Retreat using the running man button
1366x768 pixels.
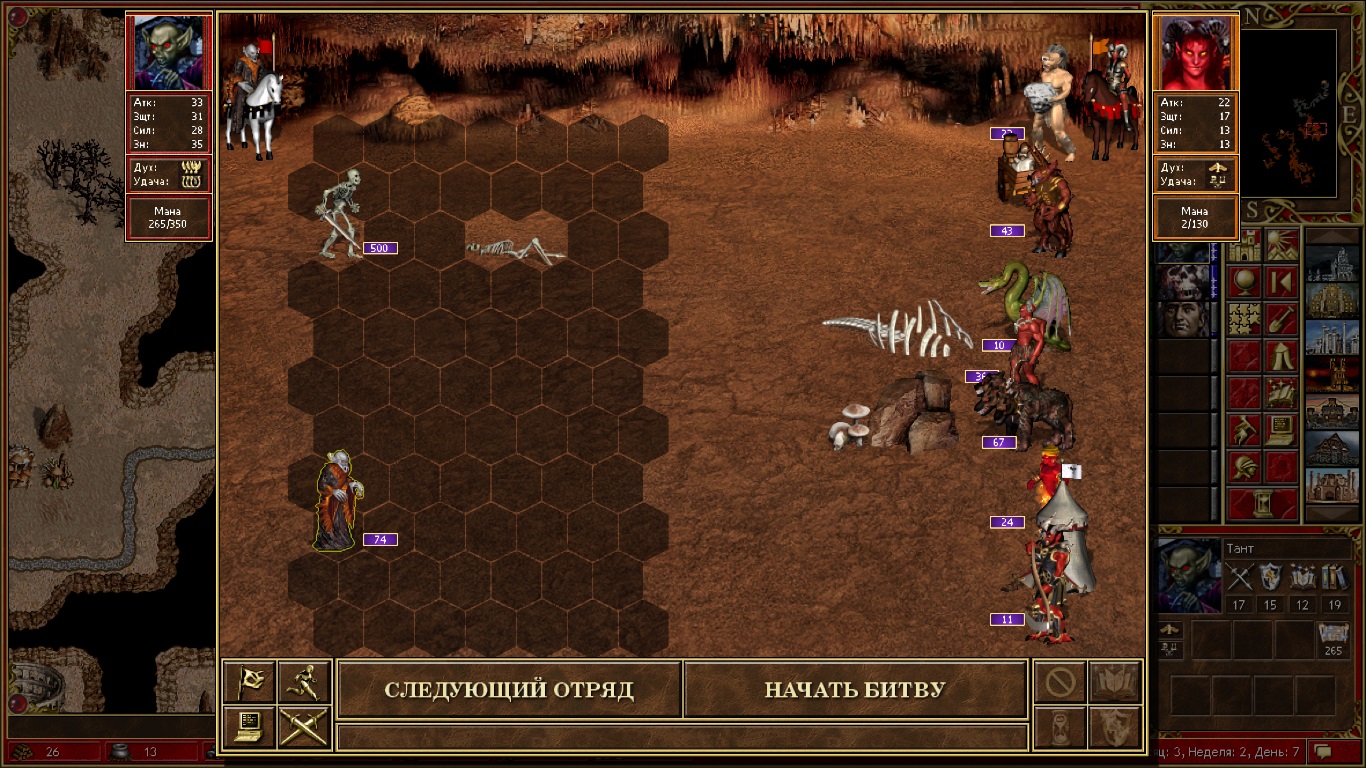(x=304, y=682)
